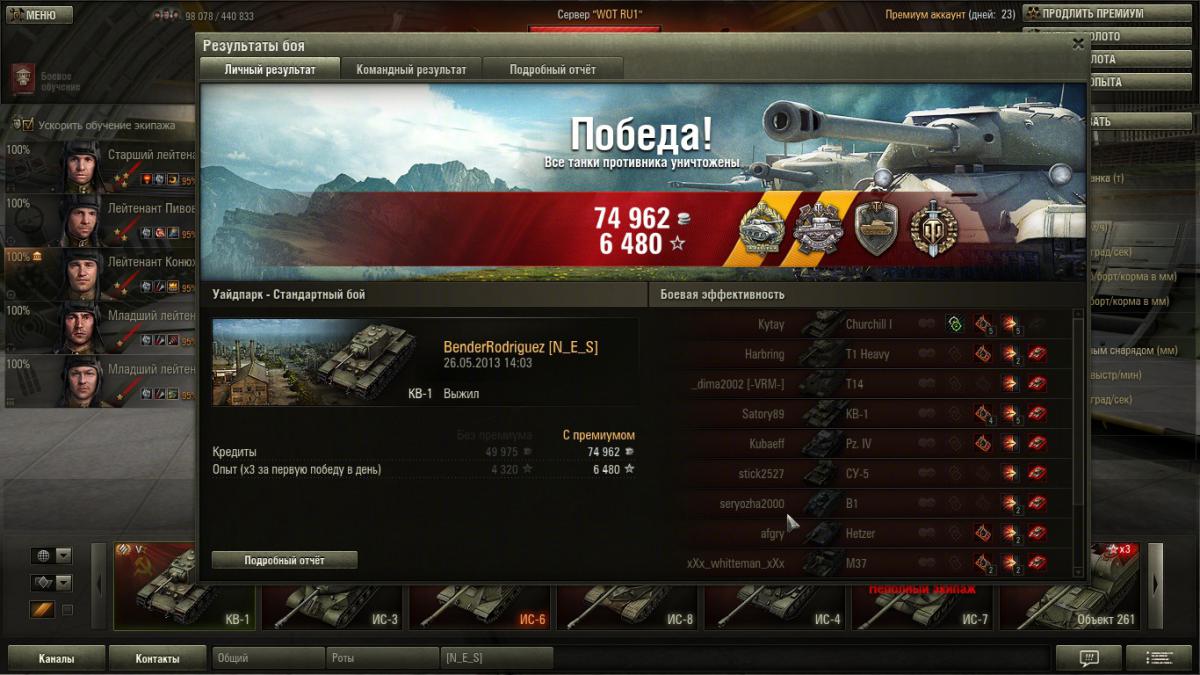Open the Меню button
Image resolution: width=1200 pixels, height=675 pixels.
(40, 15)
